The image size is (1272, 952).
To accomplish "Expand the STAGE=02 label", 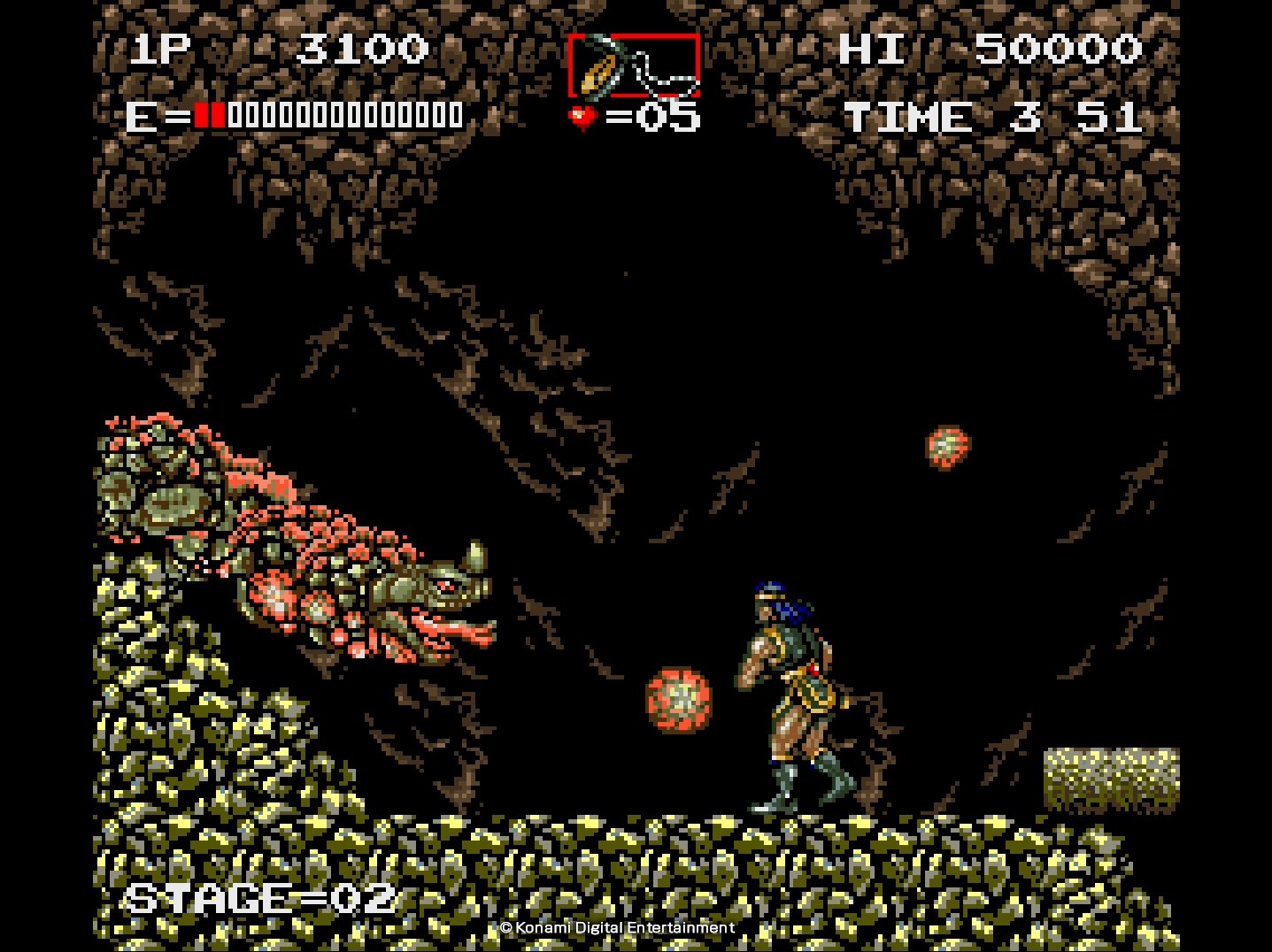I will point(261,899).
